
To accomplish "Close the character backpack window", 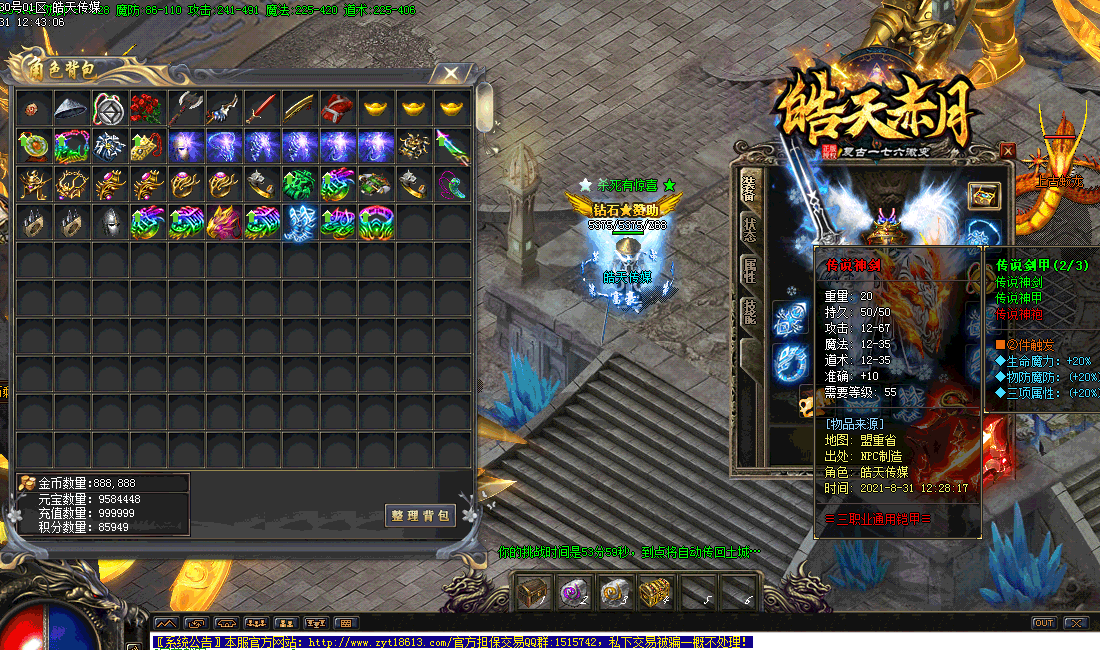I will point(452,73).
